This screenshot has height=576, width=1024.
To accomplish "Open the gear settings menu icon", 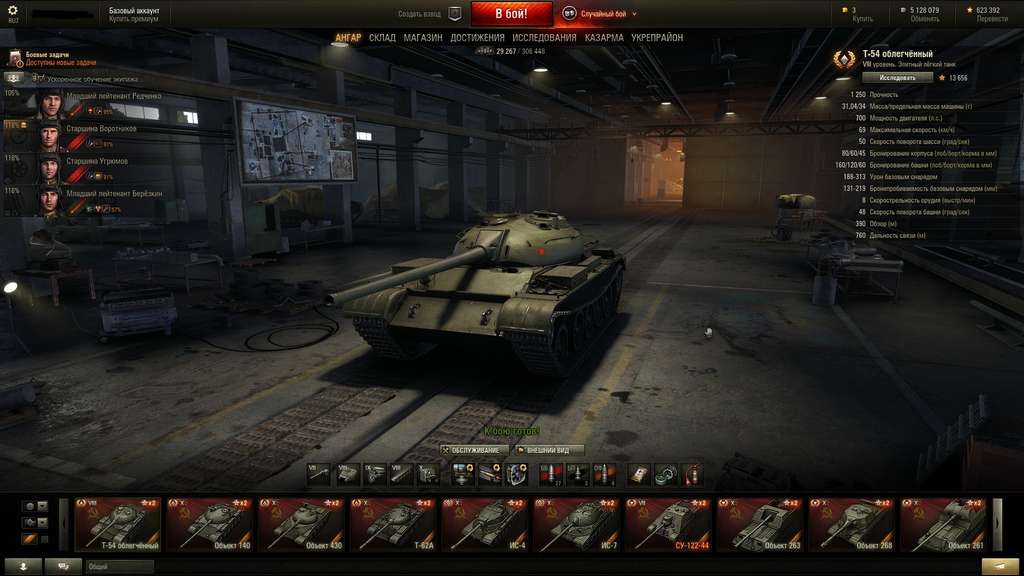I will tap(13, 12).
